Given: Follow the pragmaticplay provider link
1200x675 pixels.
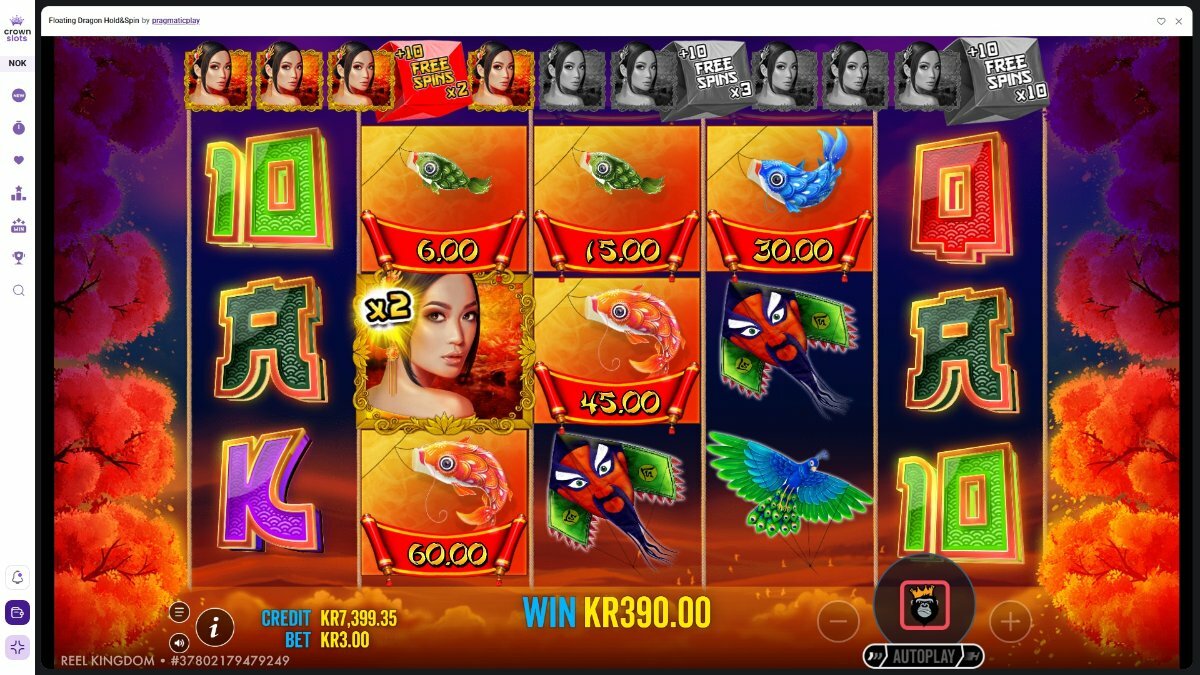Looking at the screenshot, I should 176,20.
